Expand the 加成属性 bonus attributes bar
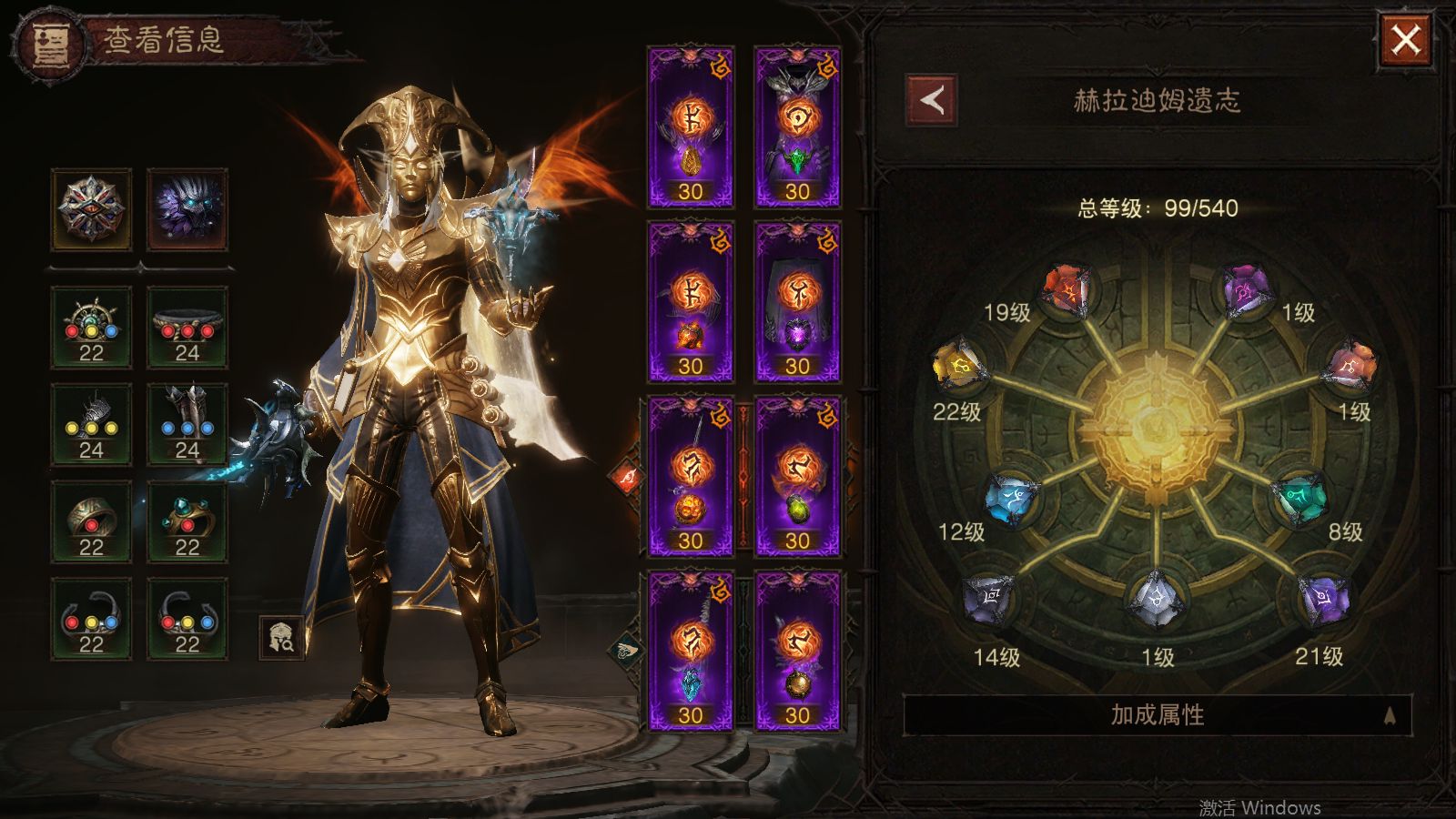The image size is (1456, 819). (1157, 715)
